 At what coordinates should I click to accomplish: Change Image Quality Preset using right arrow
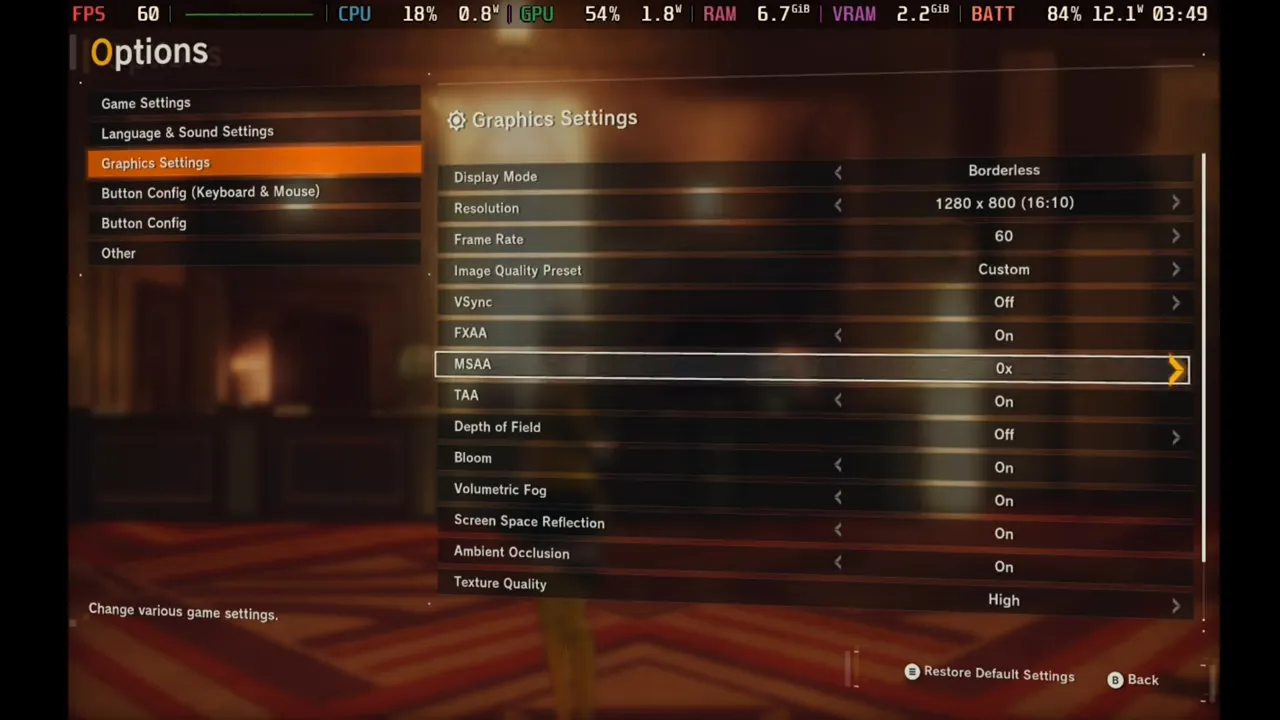click(x=1175, y=270)
